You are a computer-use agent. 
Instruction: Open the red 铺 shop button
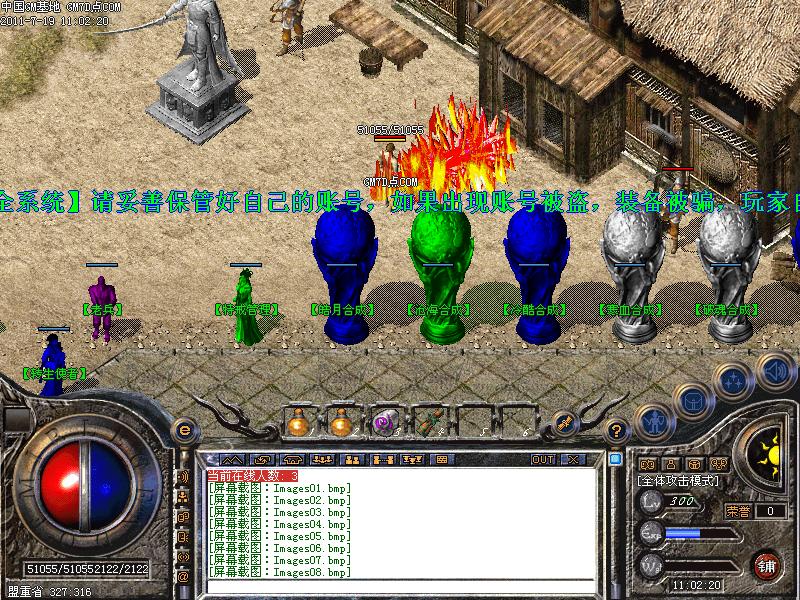tap(767, 565)
